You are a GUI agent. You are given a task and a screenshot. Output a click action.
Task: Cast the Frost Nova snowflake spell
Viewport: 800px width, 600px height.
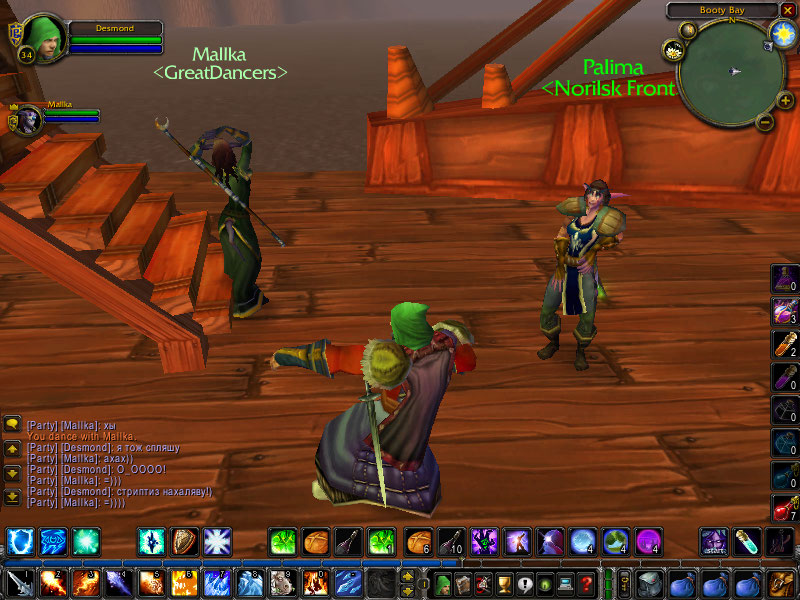point(216,542)
